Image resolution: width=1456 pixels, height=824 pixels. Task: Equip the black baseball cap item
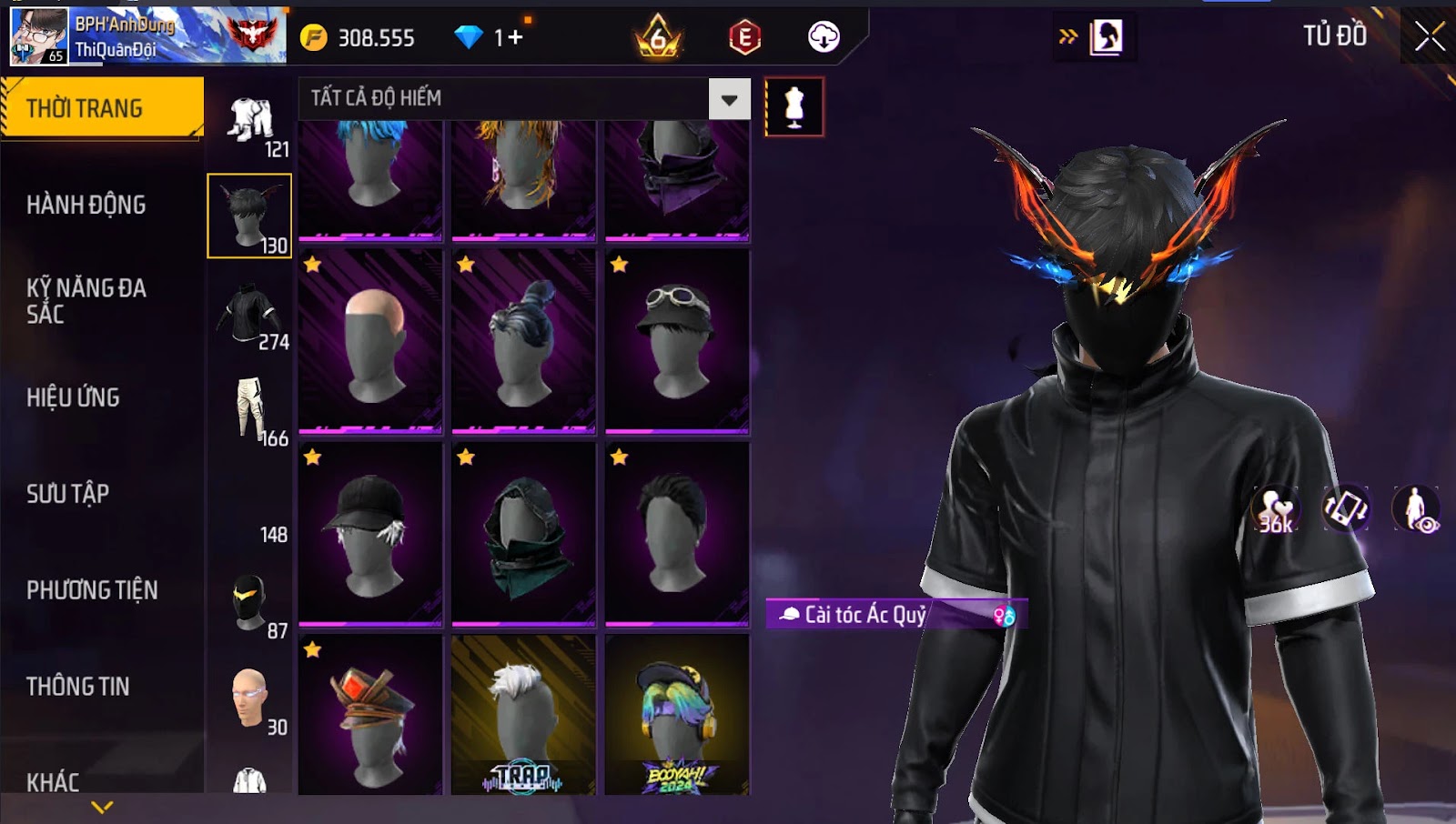point(370,534)
